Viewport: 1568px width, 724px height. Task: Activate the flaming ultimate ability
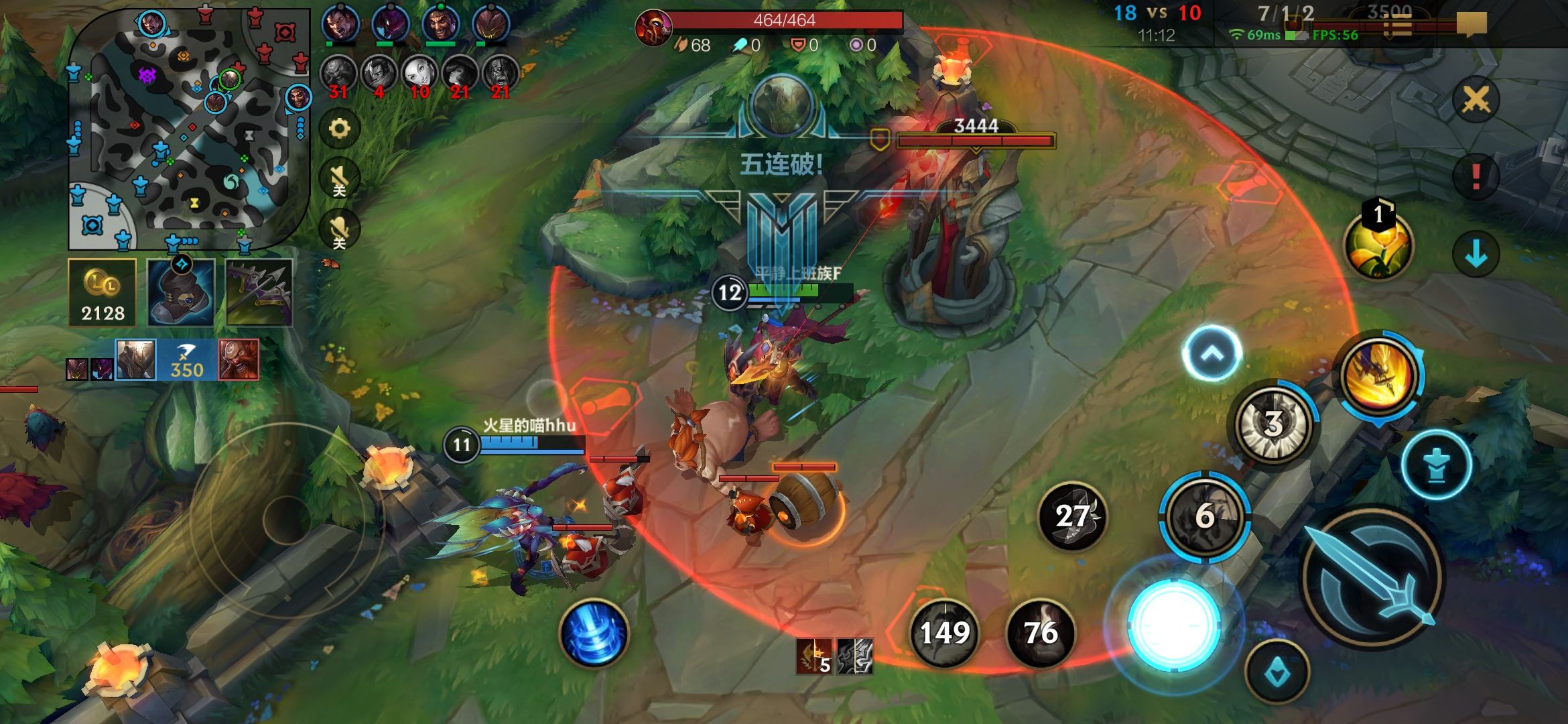1380,374
